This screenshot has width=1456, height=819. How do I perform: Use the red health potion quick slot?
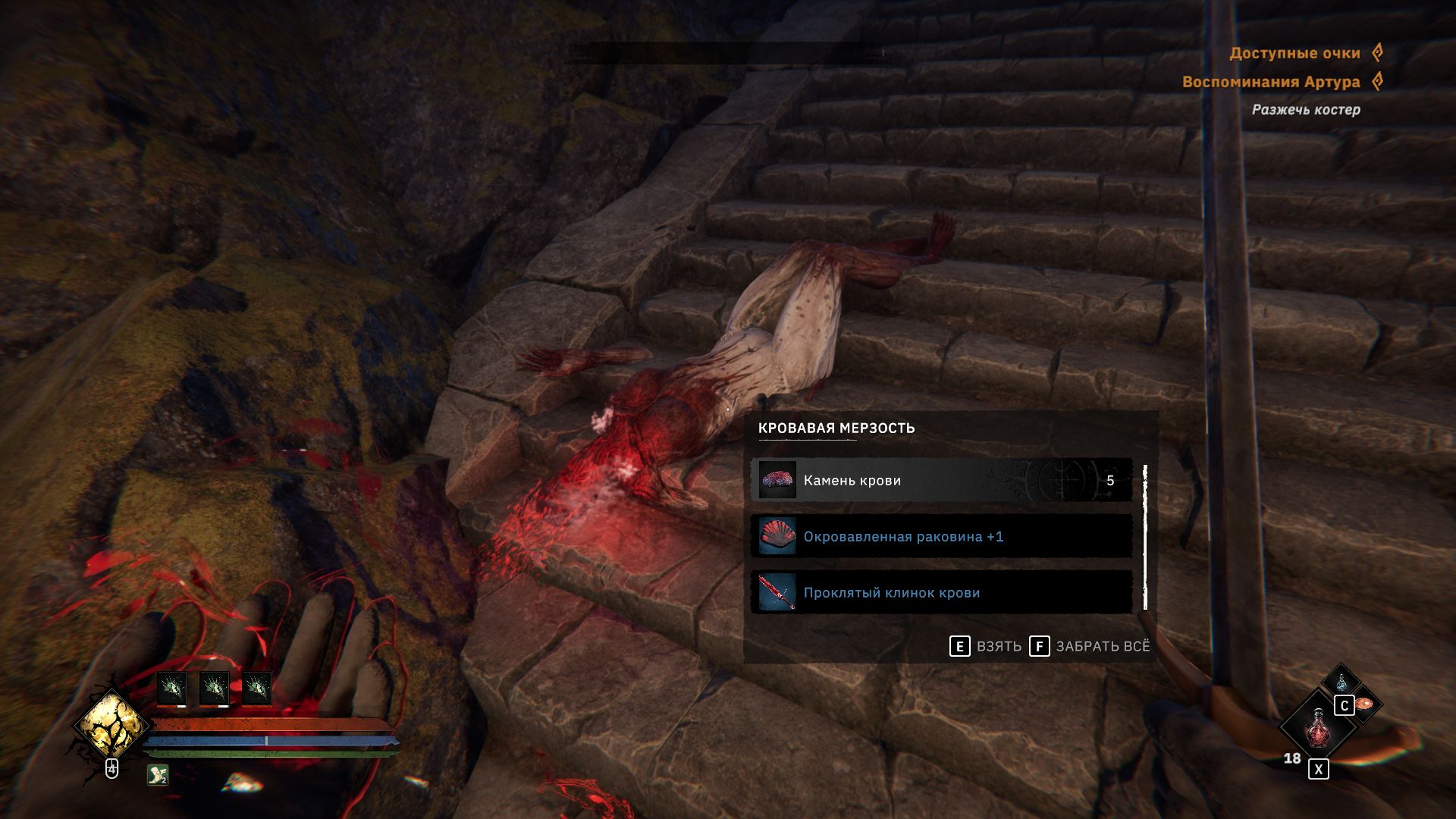coord(1317,727)
